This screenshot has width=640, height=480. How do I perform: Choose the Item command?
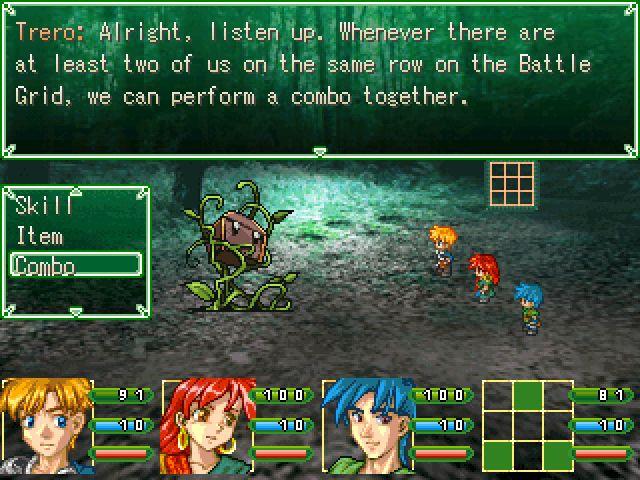pyautogui.click(x=40, y=237)
